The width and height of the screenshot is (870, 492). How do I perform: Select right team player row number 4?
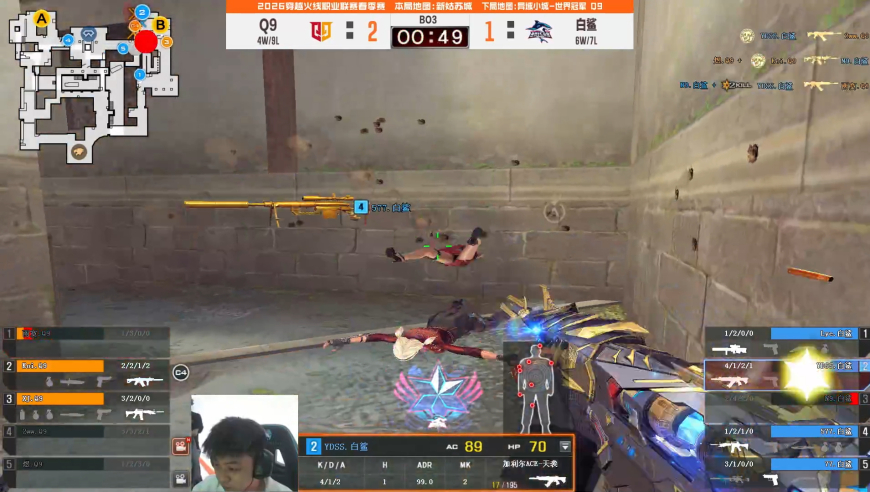[785, 438]
